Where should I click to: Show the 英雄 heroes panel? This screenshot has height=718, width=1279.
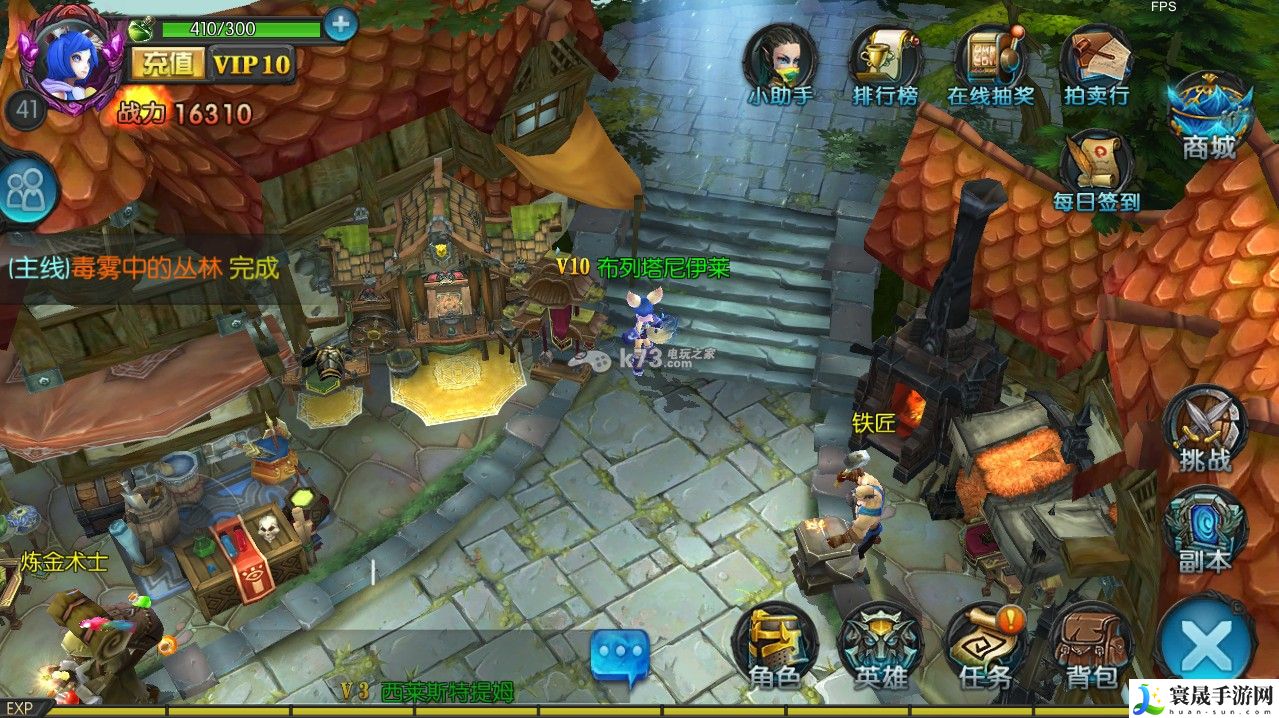click(x=881, y=648)
